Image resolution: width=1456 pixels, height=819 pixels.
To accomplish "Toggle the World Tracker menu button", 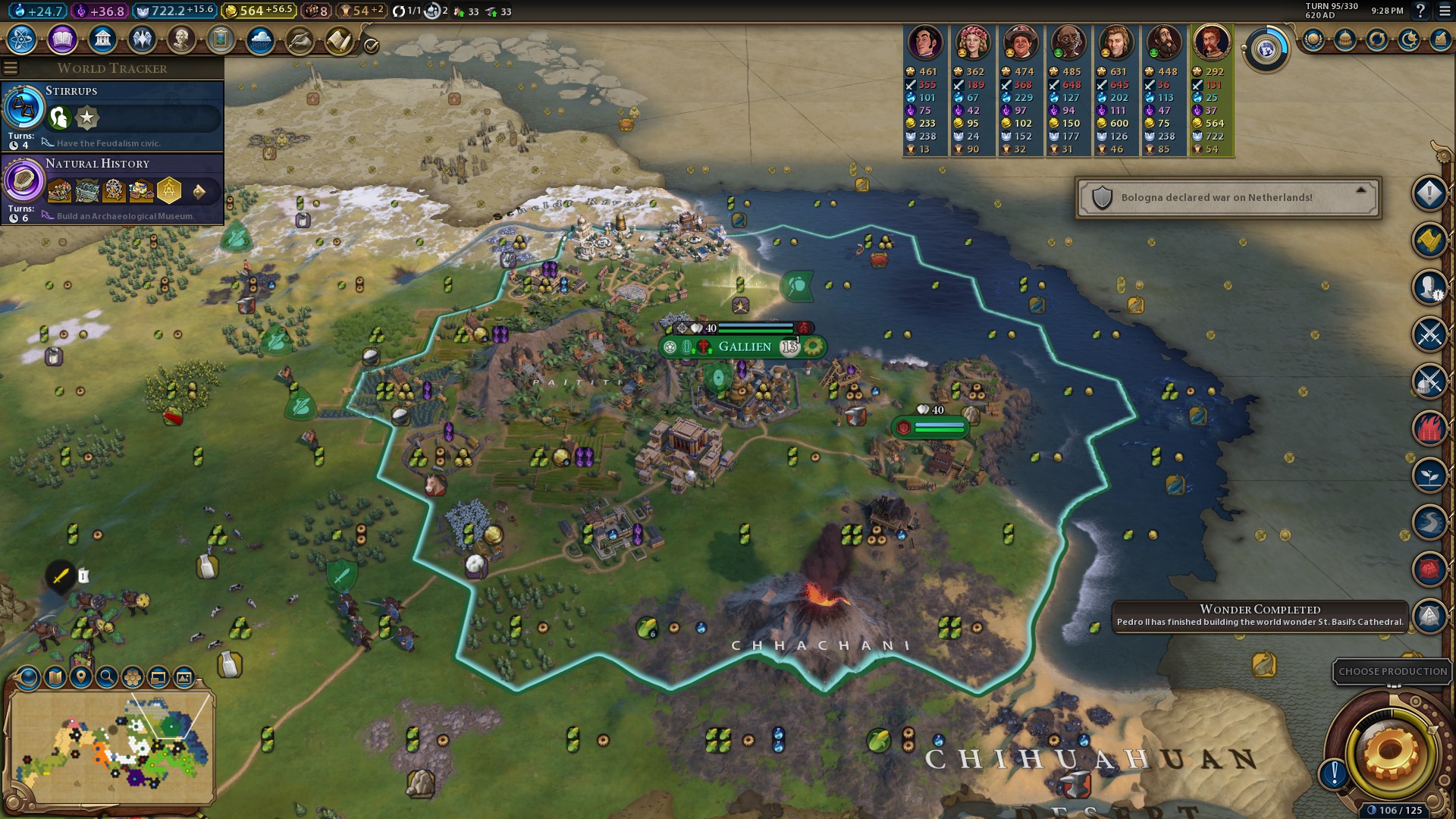I will coord(11,68).
